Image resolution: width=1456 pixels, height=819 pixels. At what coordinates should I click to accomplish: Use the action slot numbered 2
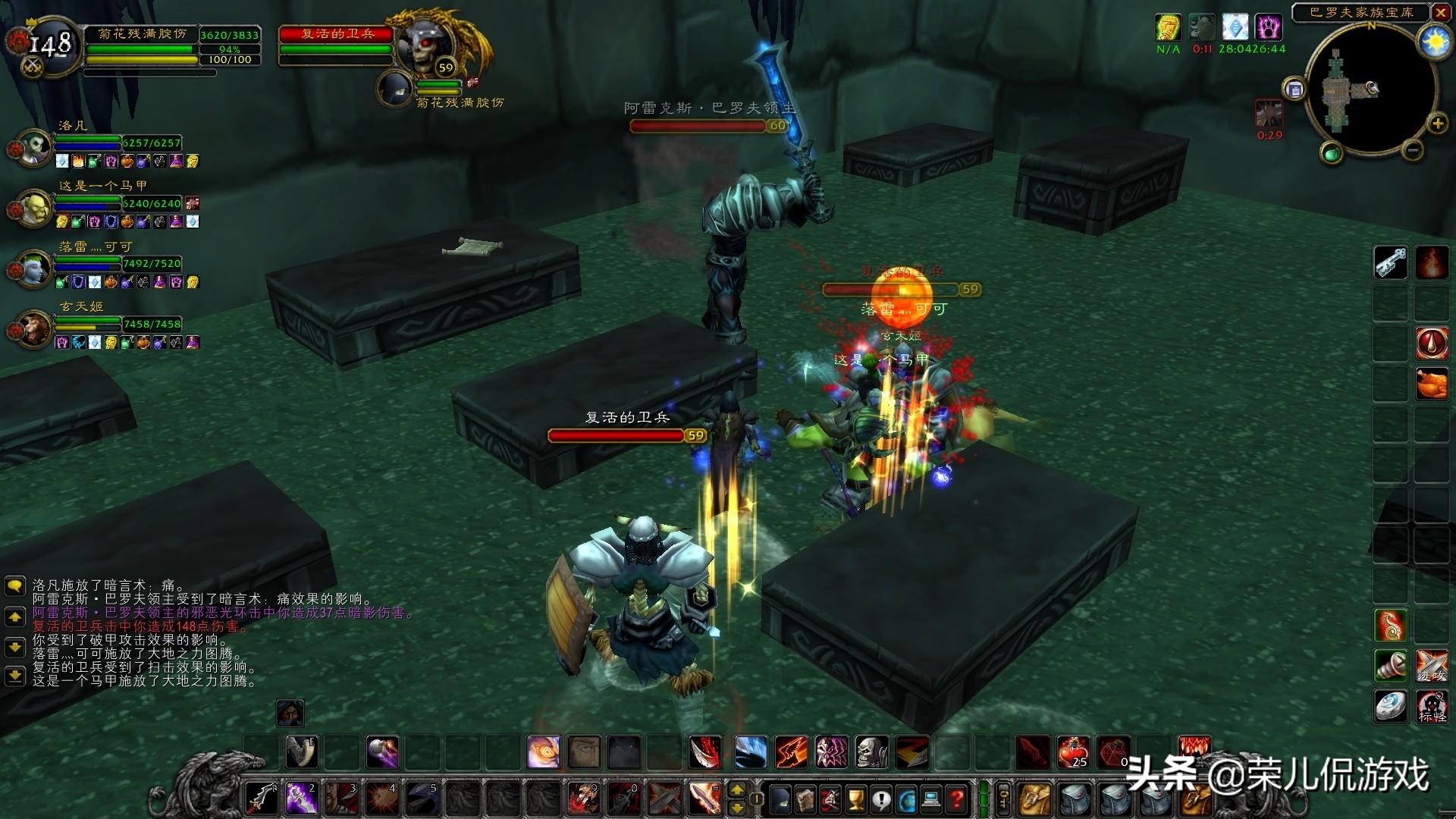pos(302,799)
